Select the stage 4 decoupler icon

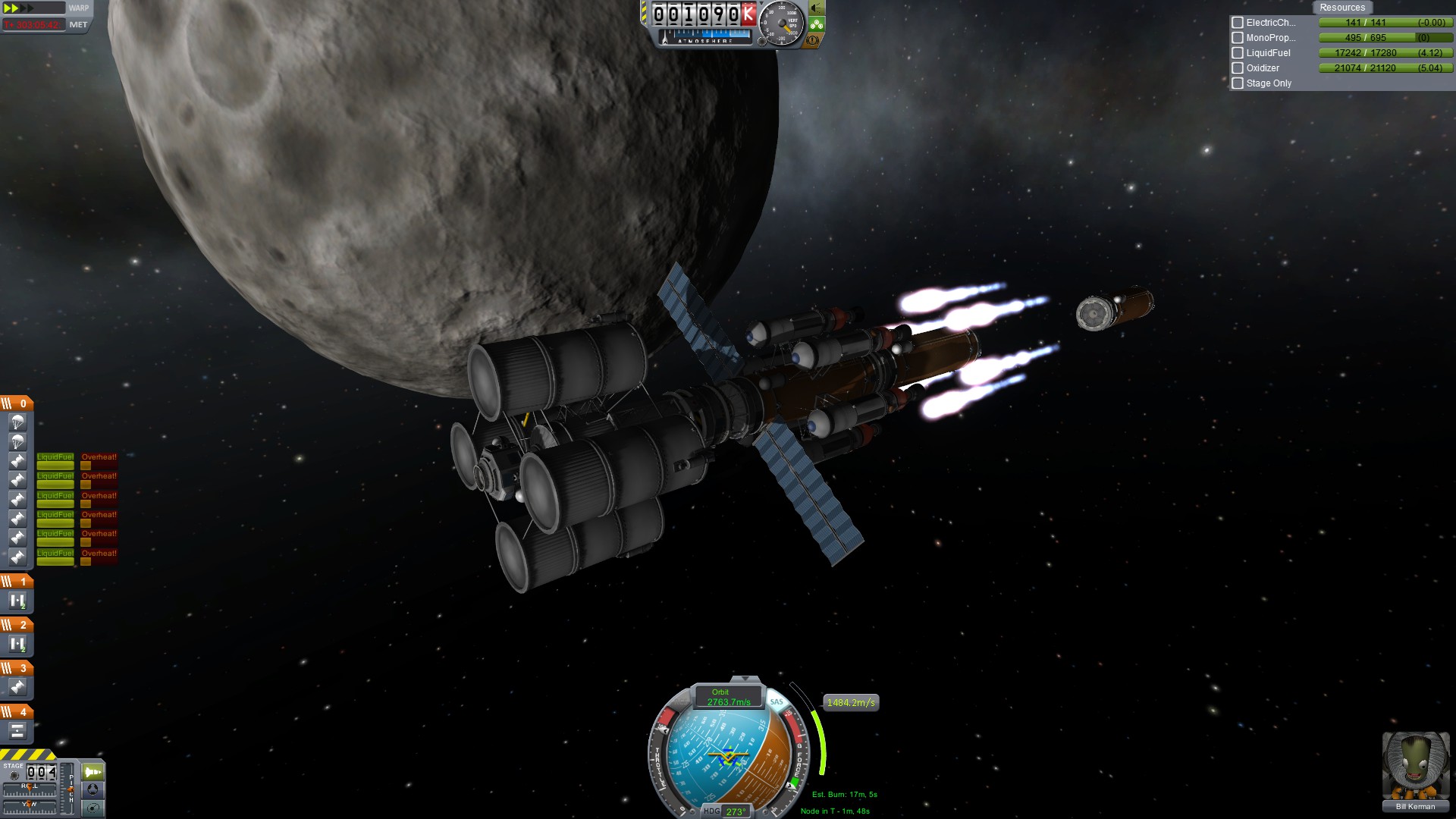point(17,731)
